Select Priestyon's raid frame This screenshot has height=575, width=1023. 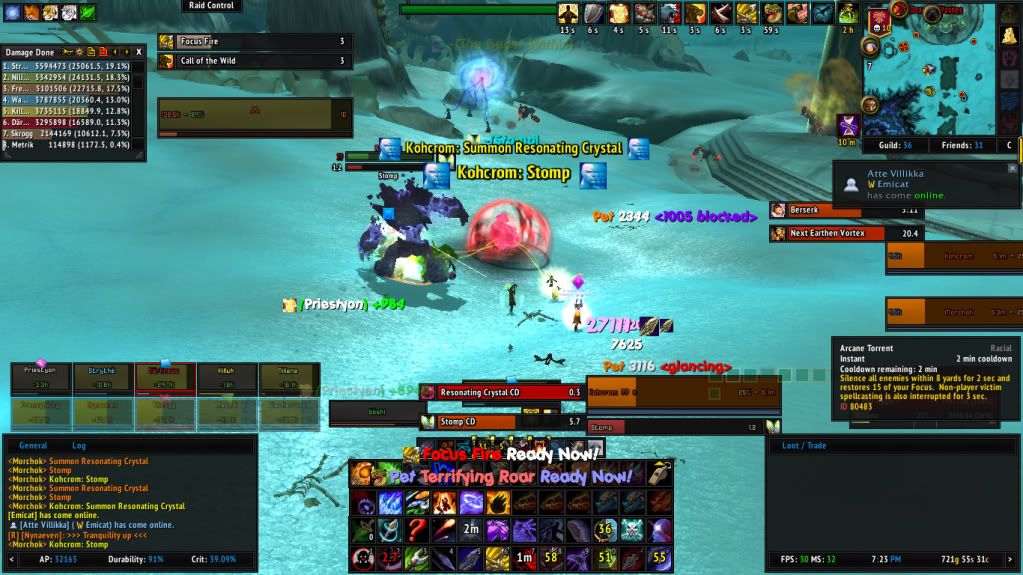click(41, 378)
